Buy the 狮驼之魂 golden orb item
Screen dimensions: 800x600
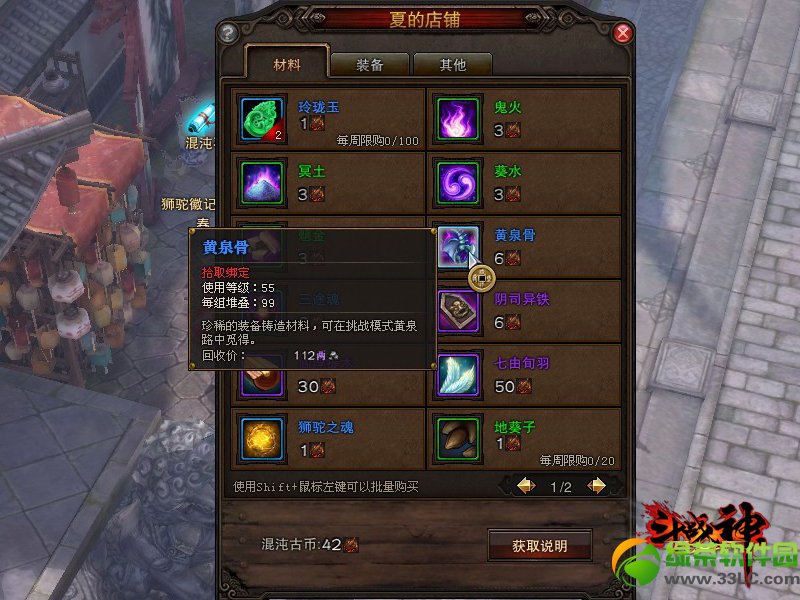click(263, 438)
